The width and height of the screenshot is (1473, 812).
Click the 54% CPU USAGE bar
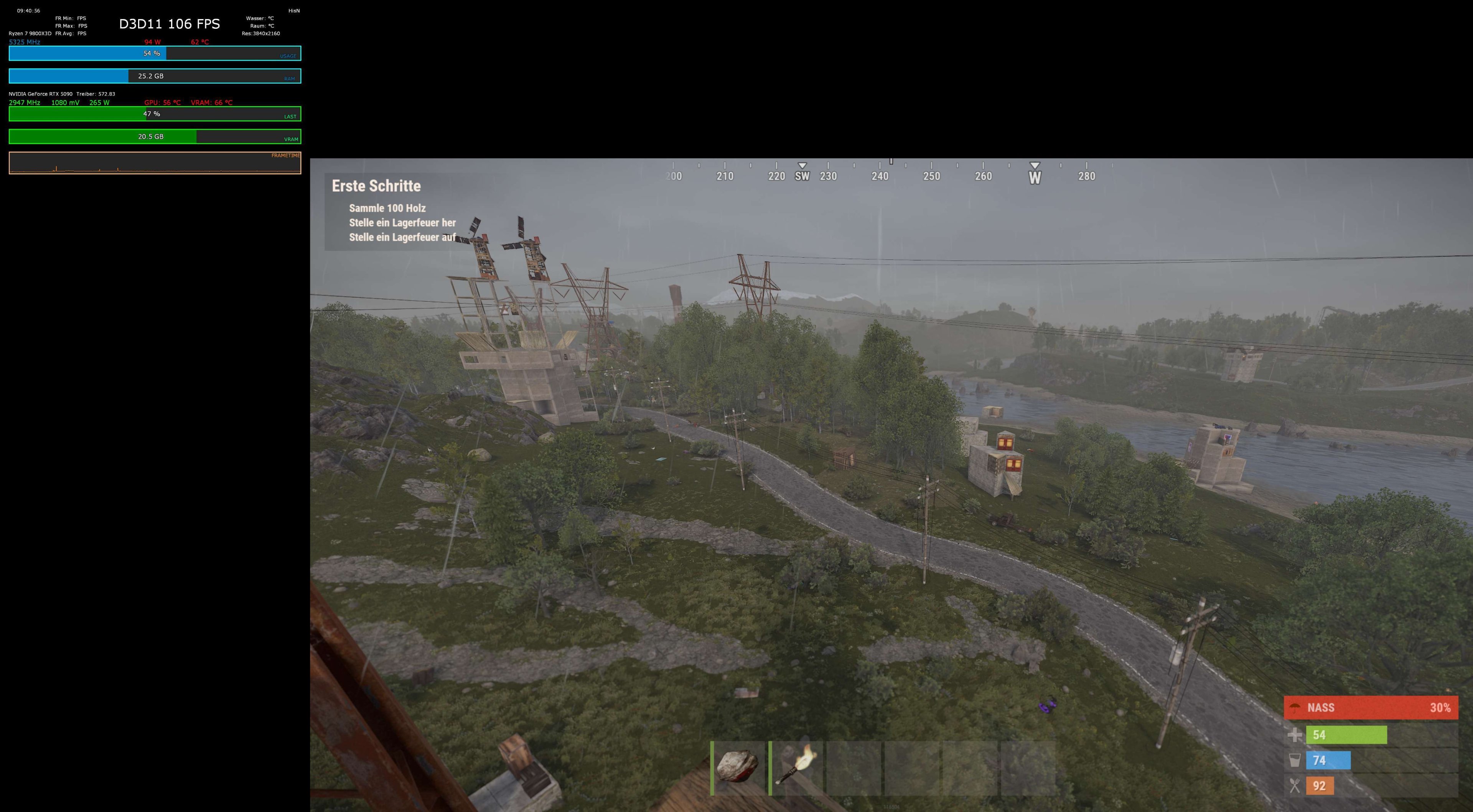coord(152,53)
